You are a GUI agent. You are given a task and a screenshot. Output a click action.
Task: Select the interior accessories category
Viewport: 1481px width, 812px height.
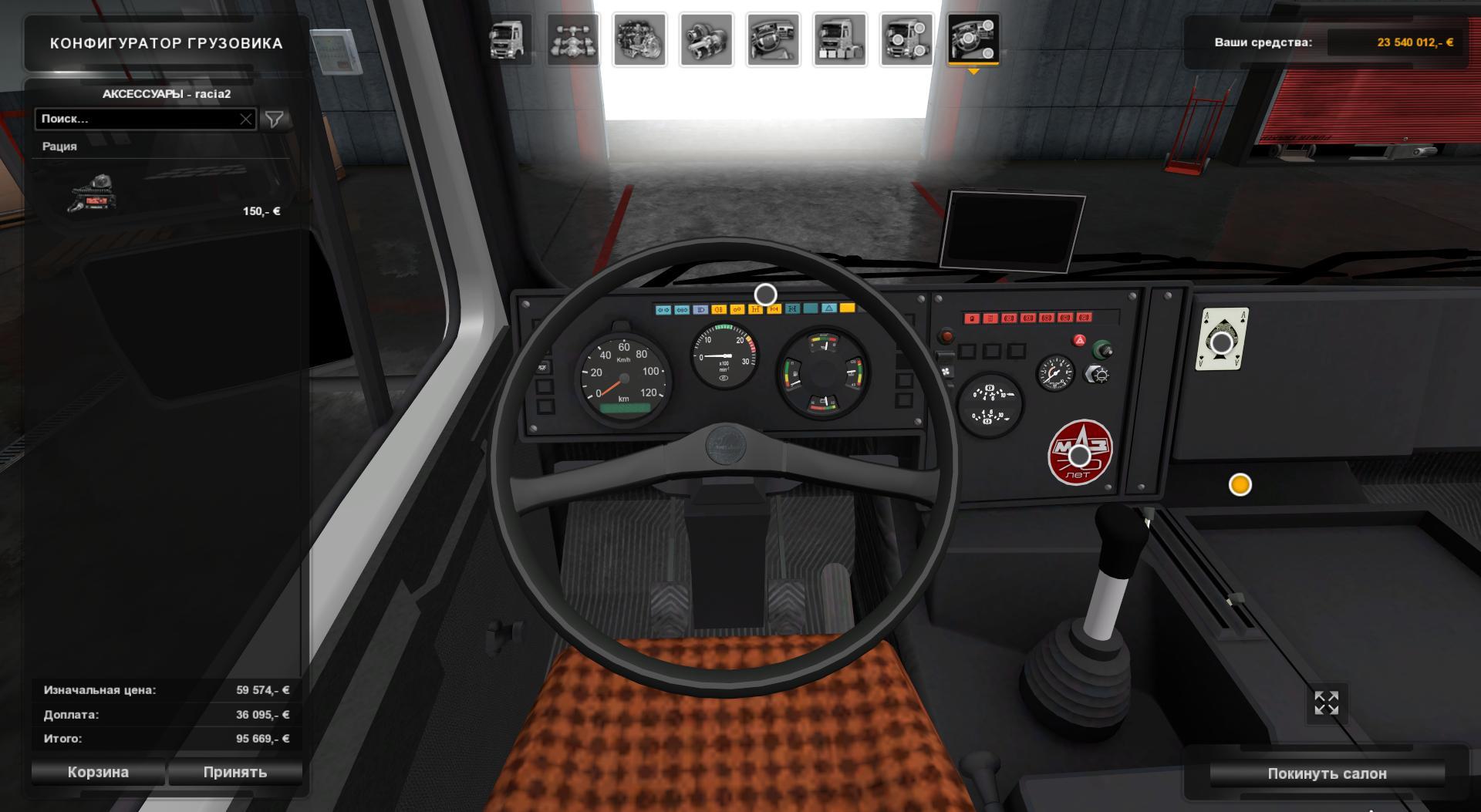[973, 39]
